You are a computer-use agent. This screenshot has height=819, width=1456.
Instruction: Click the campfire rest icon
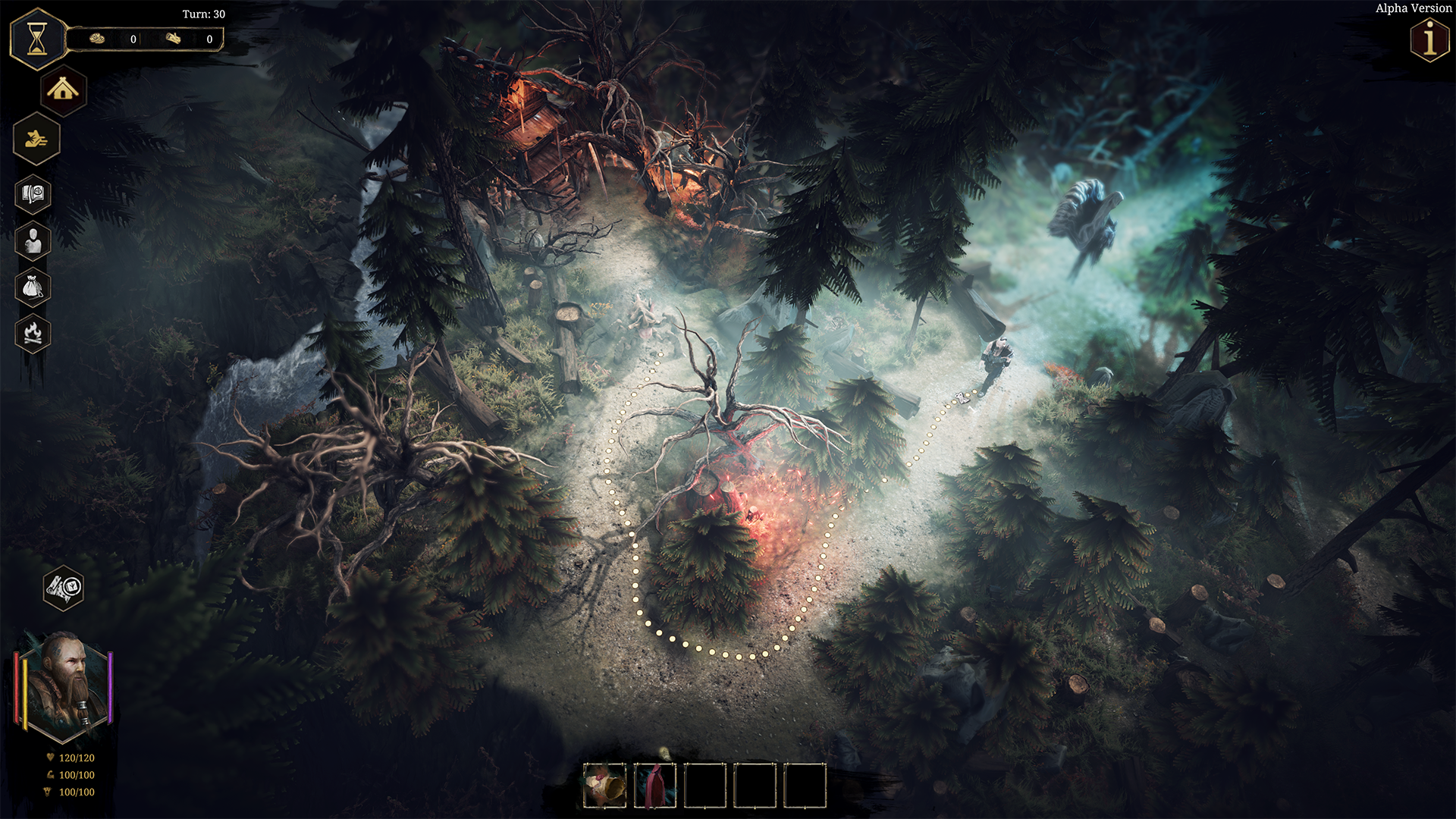coord(33,333)
